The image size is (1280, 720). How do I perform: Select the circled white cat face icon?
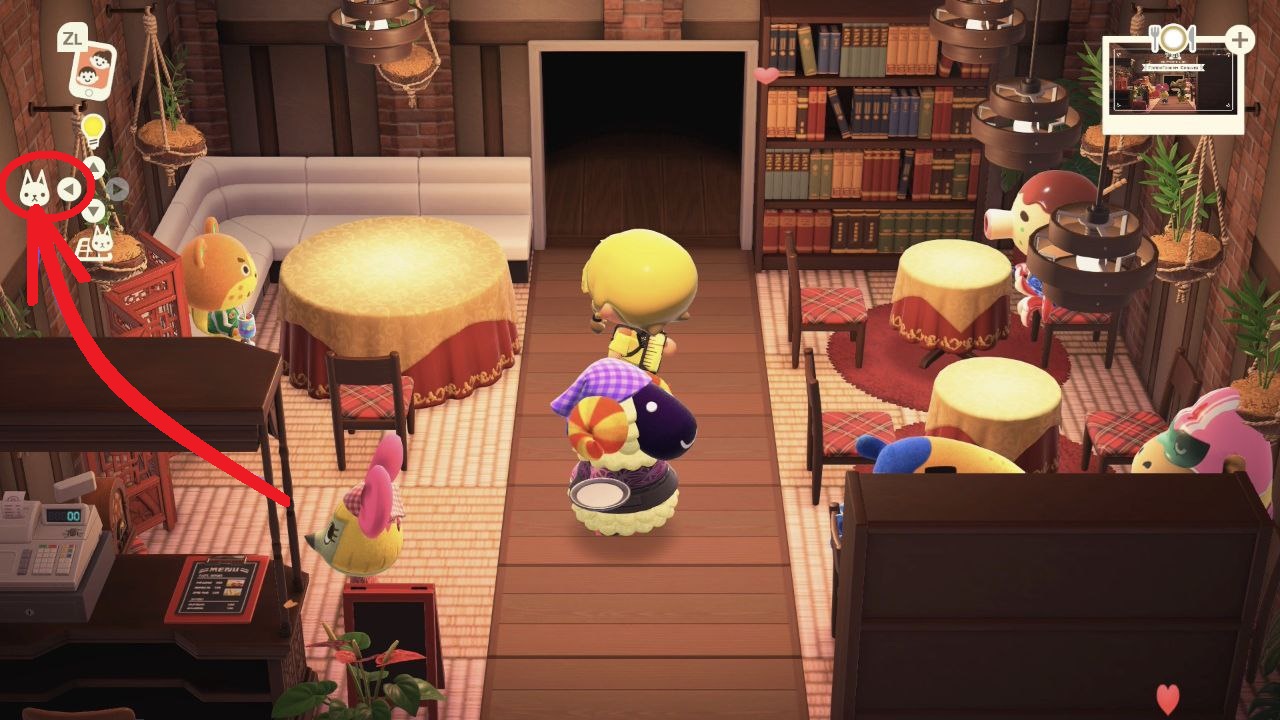coord(34,188)
